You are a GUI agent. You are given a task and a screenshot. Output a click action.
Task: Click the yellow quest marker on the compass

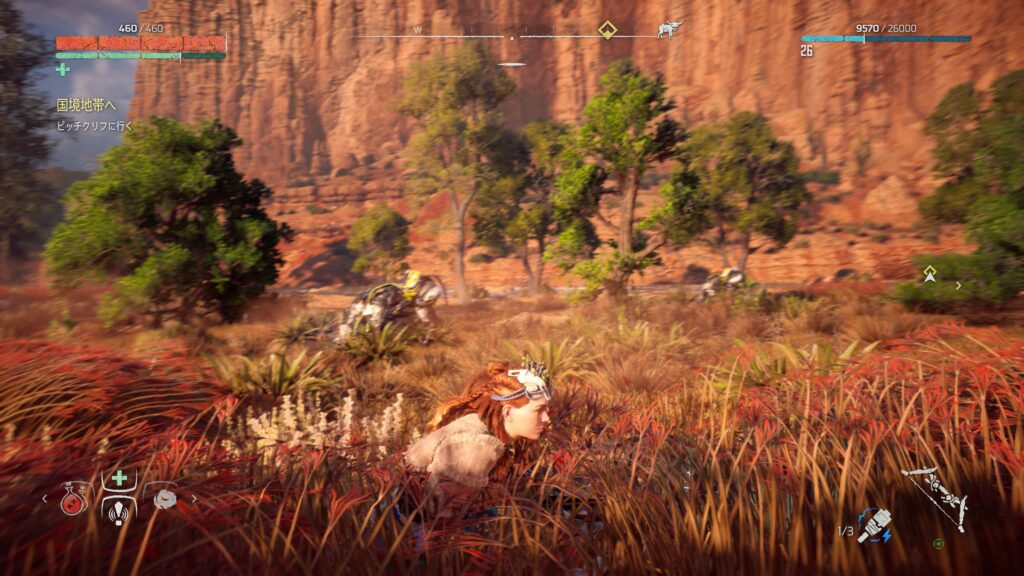pos(607,29)
